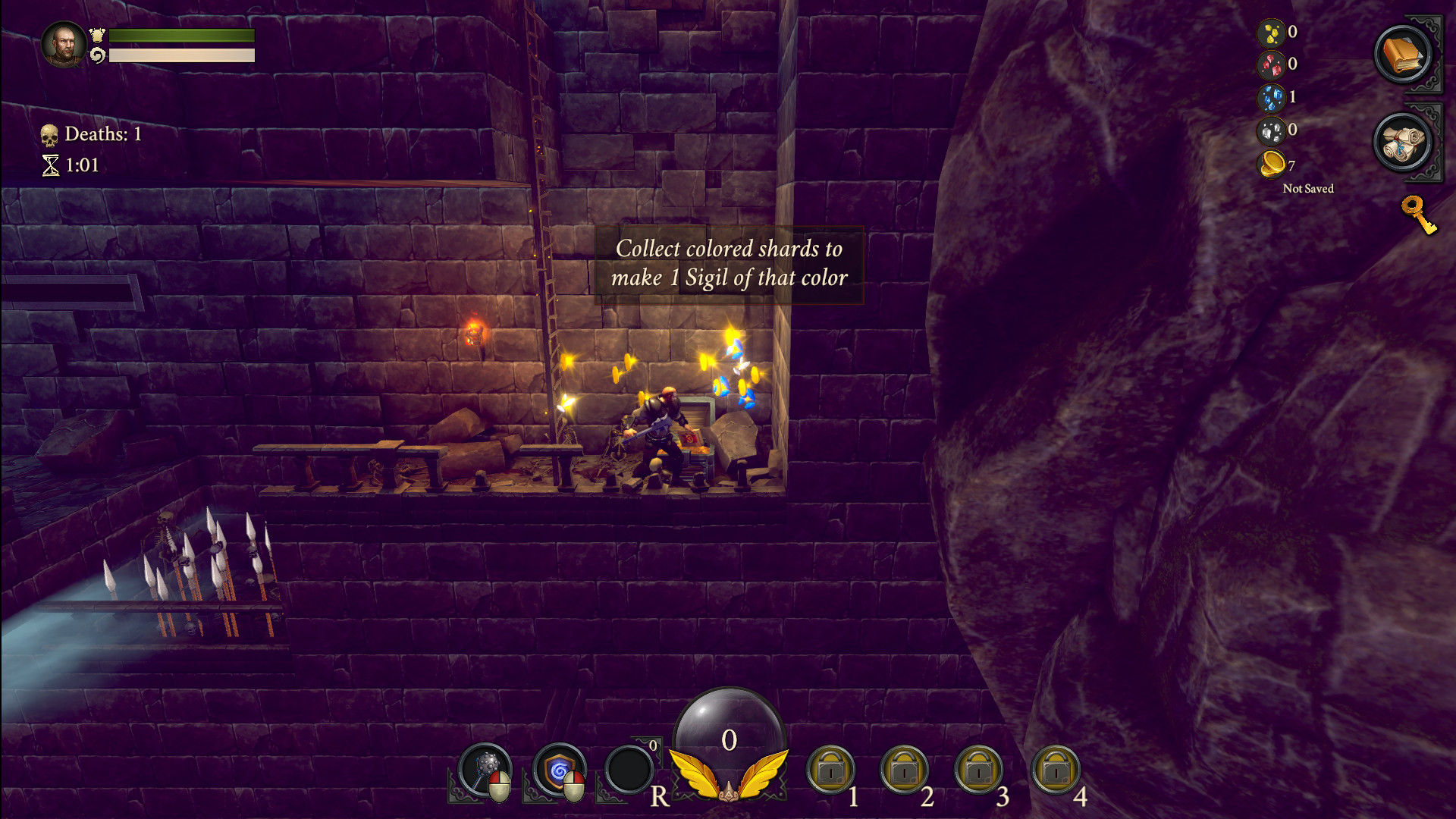The image size is (1456, 819).
Task: Click the yellow shards counter icon
Action: pyautogui.click(x=1269, y=31)
